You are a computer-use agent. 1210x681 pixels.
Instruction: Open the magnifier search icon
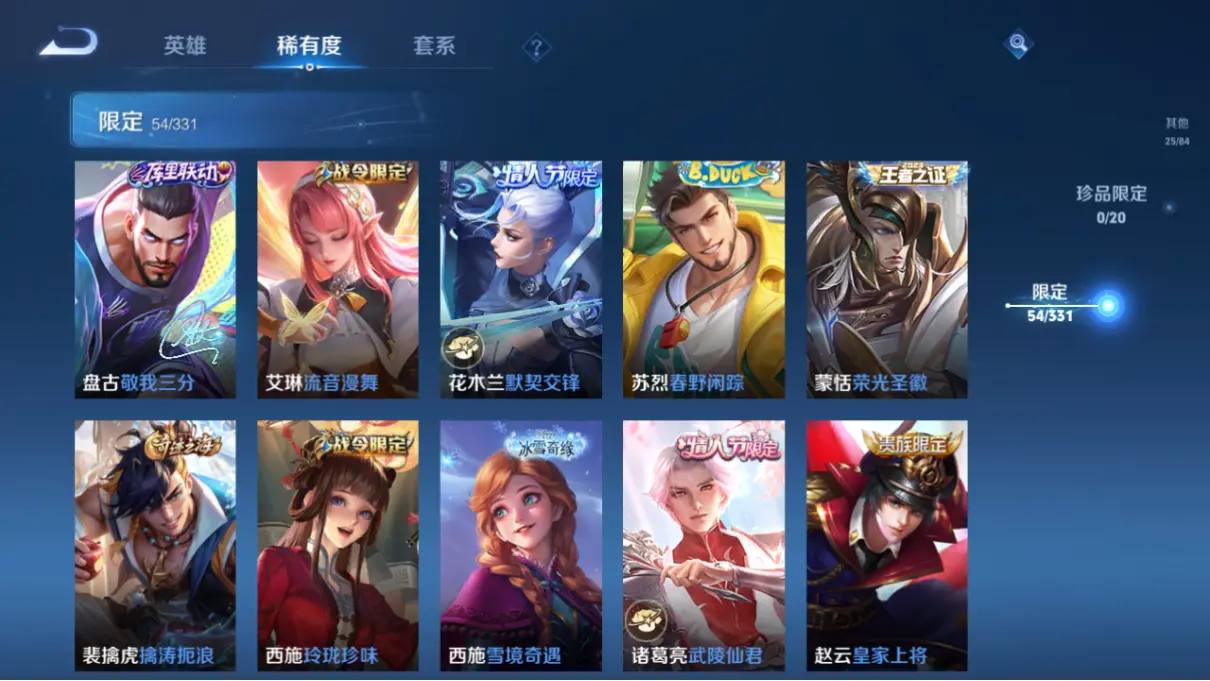pos(1017,44)
